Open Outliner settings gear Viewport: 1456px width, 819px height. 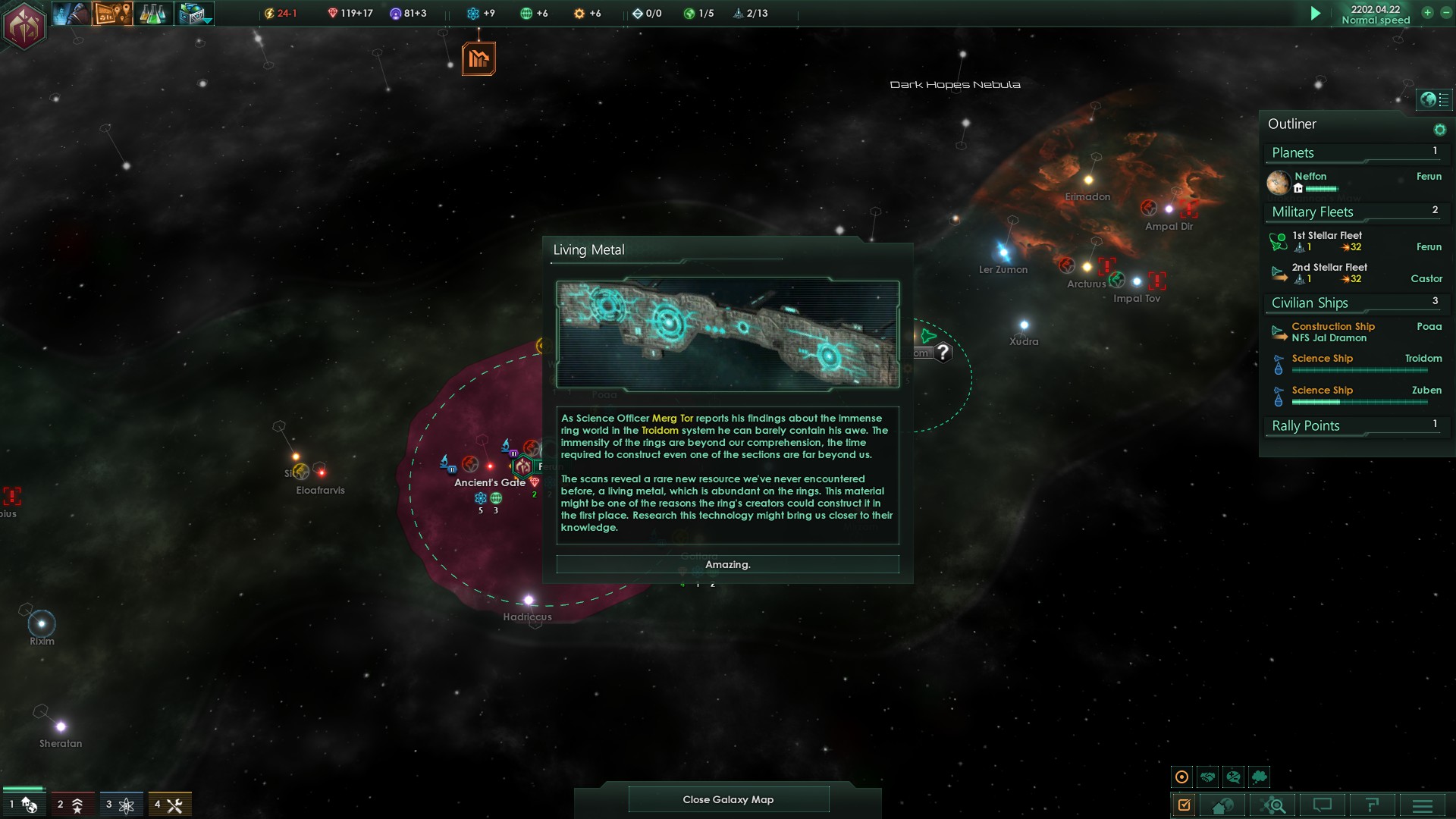[1439, 130]
